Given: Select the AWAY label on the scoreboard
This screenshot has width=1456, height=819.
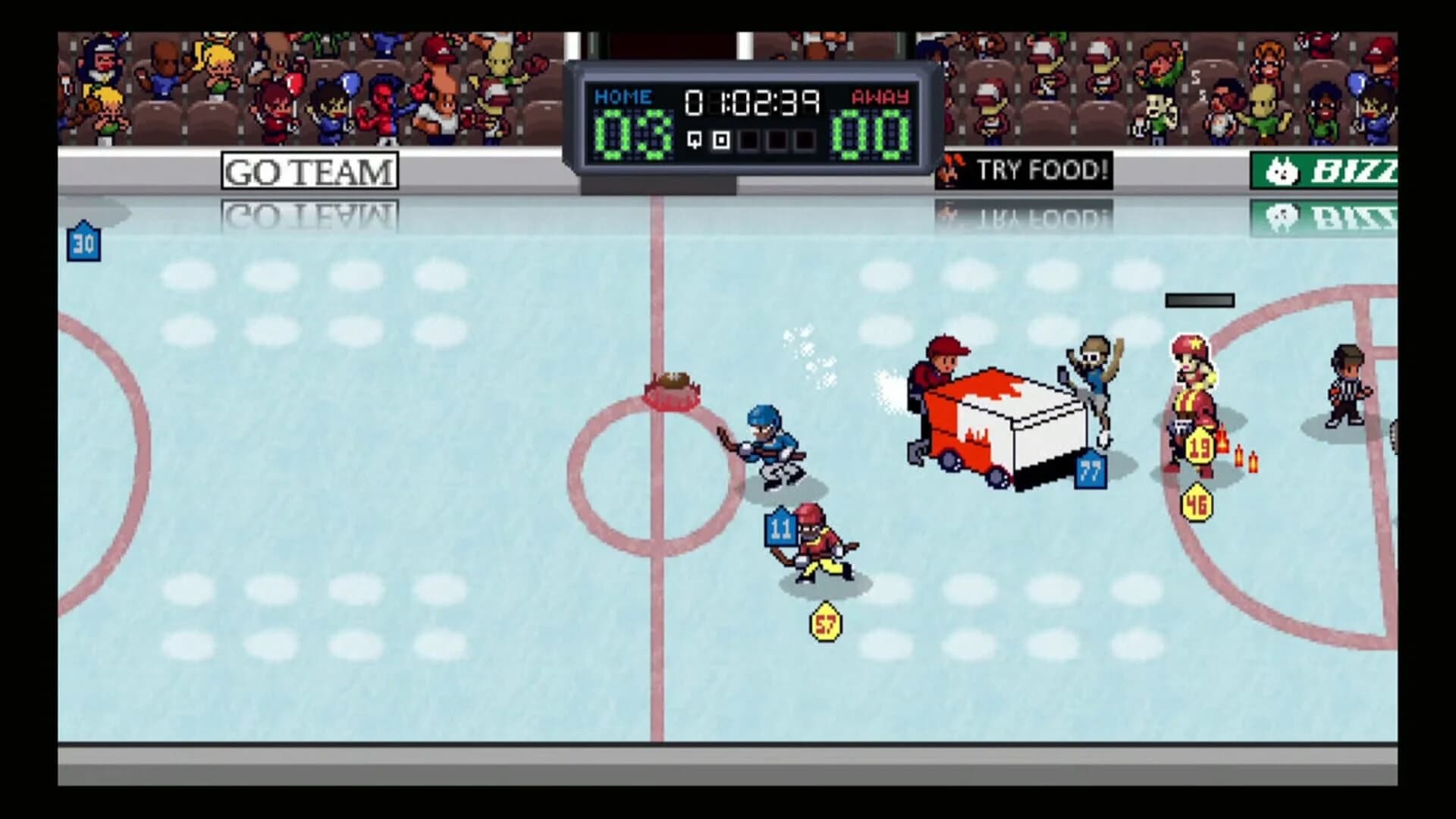Looking at the screenshot, I should (879, 97).
